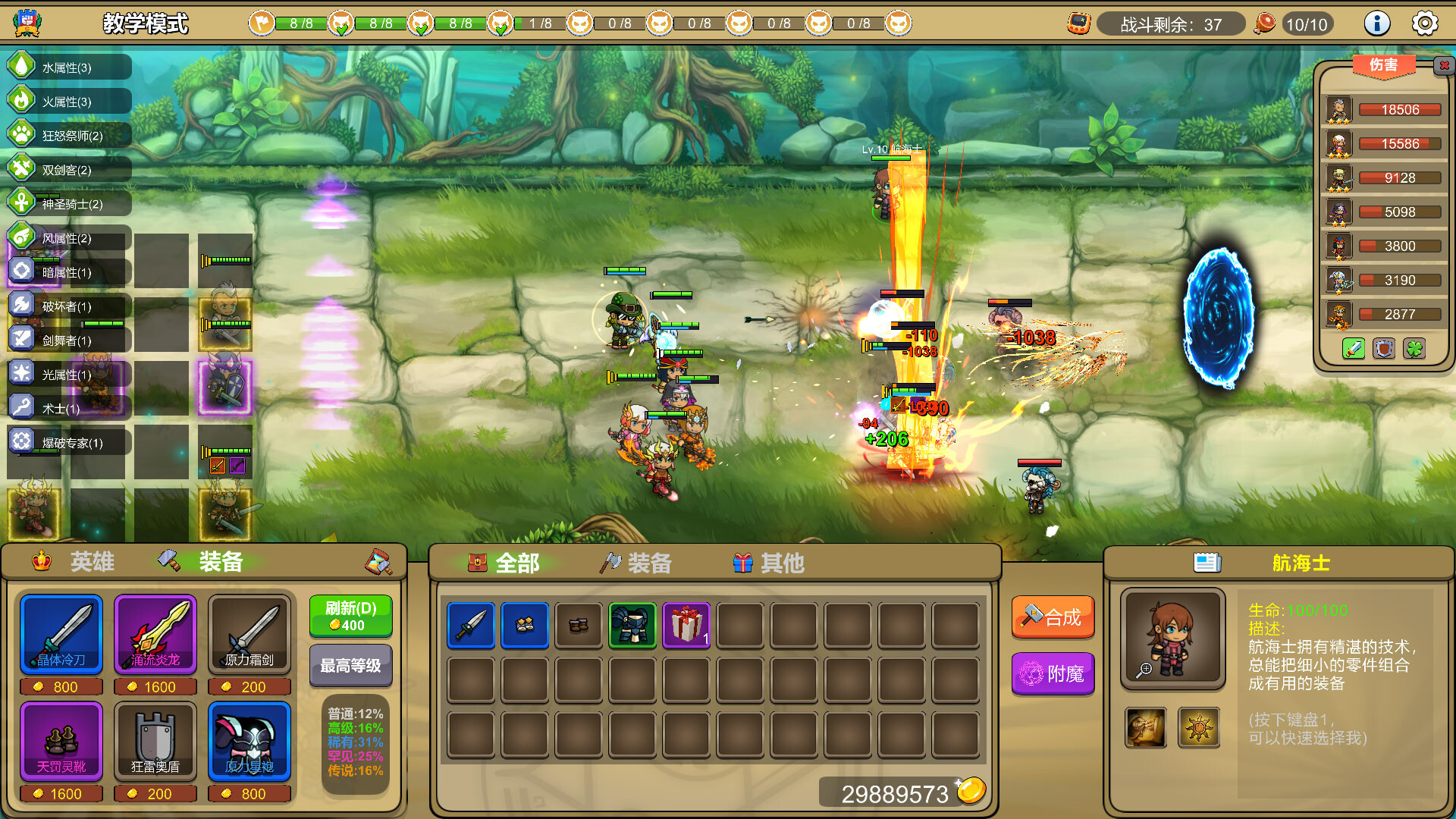
Task: Buy the 原力霜剑 sword
Action: pos(249,633)
